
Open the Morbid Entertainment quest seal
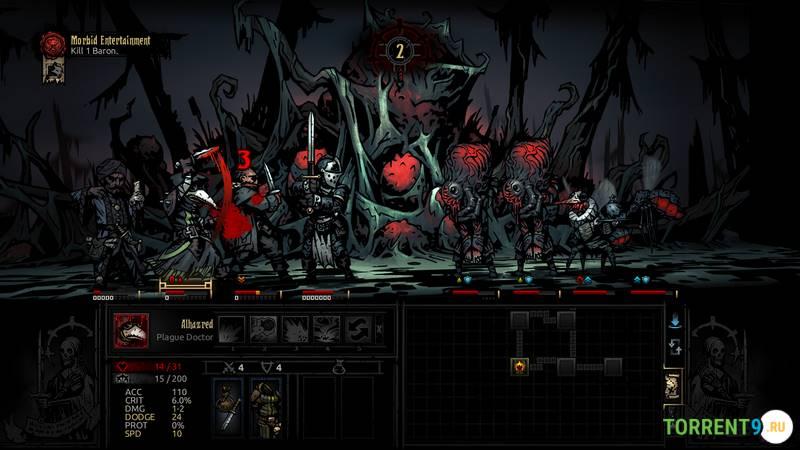(x=52, y=43)
